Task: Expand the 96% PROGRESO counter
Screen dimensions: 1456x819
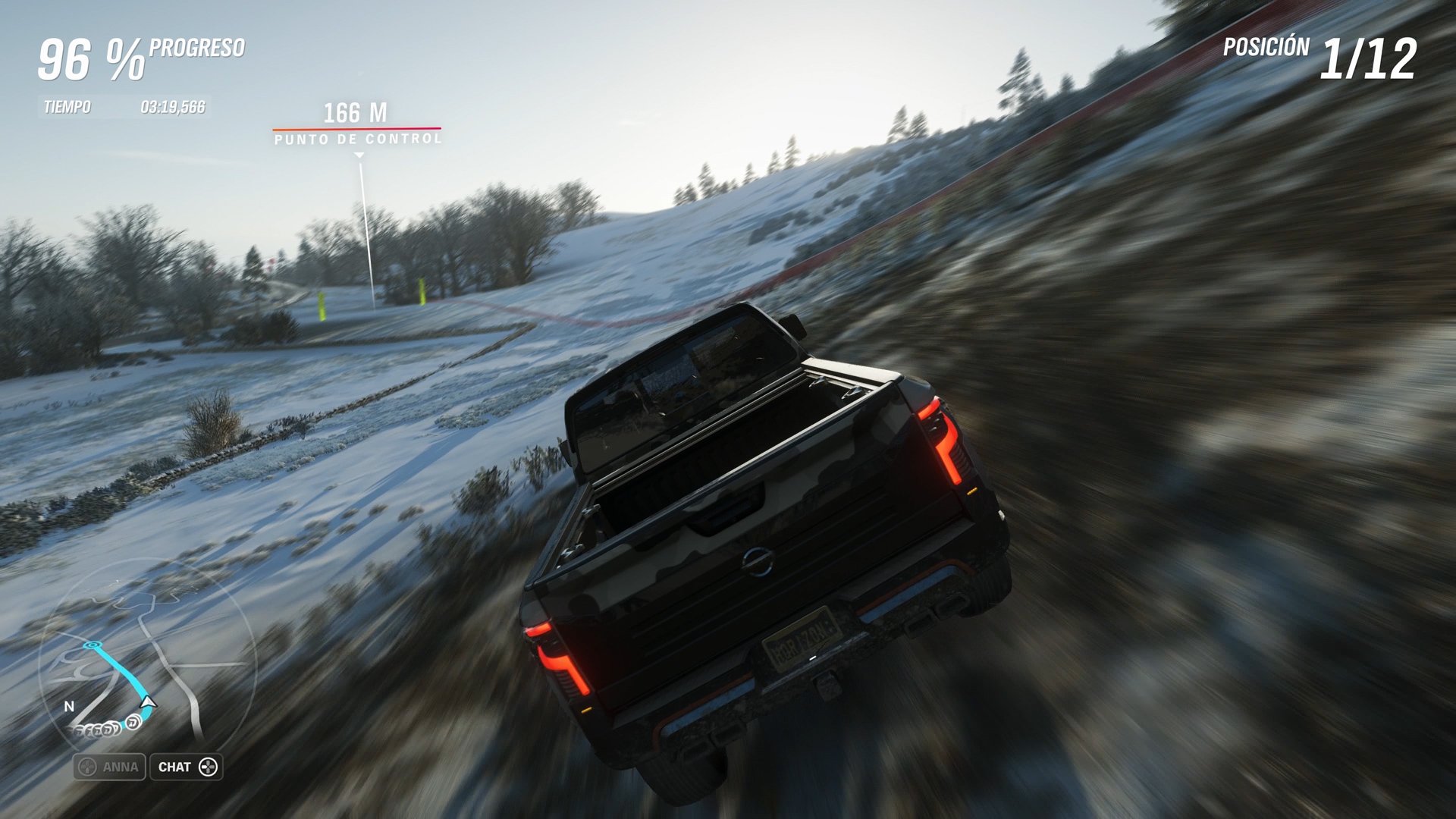Action: click(140, 53)
